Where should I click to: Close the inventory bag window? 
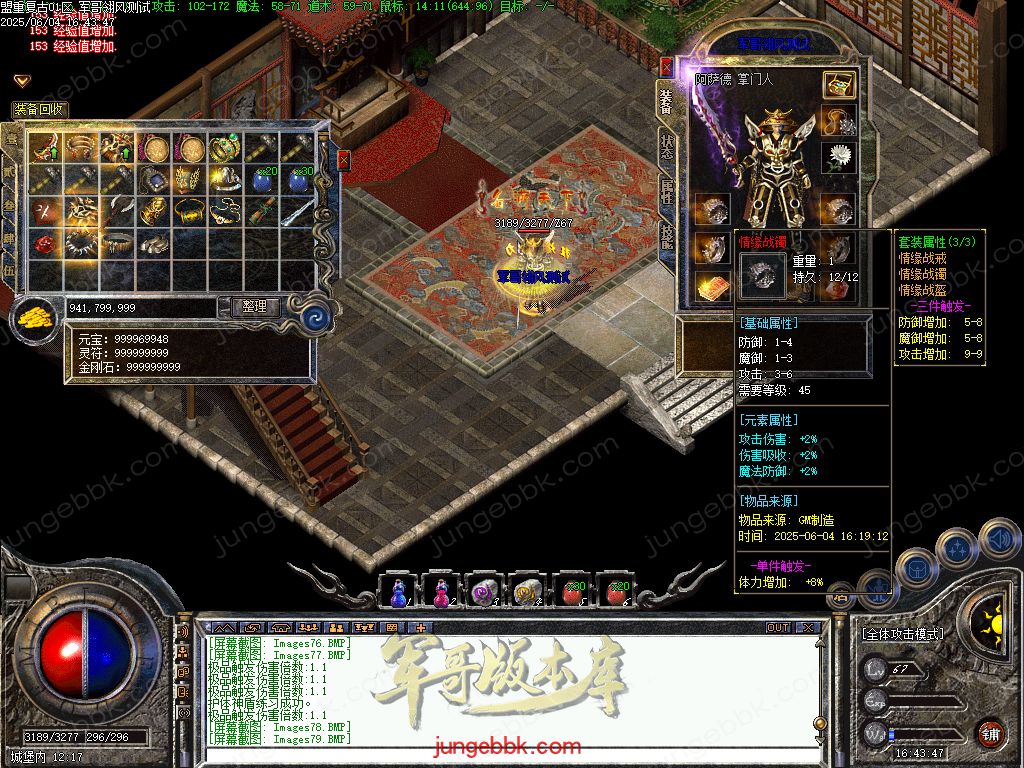pyautogui.click(x=343, y=159)
